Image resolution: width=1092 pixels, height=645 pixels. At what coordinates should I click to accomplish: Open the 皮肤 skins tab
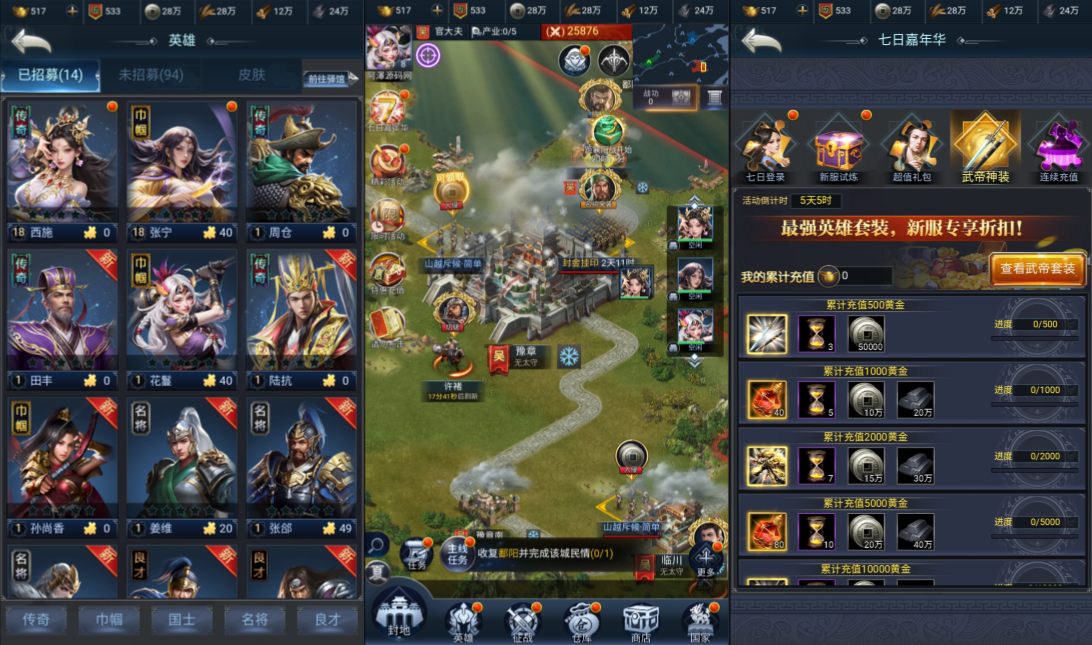click(x=252, y=76)
